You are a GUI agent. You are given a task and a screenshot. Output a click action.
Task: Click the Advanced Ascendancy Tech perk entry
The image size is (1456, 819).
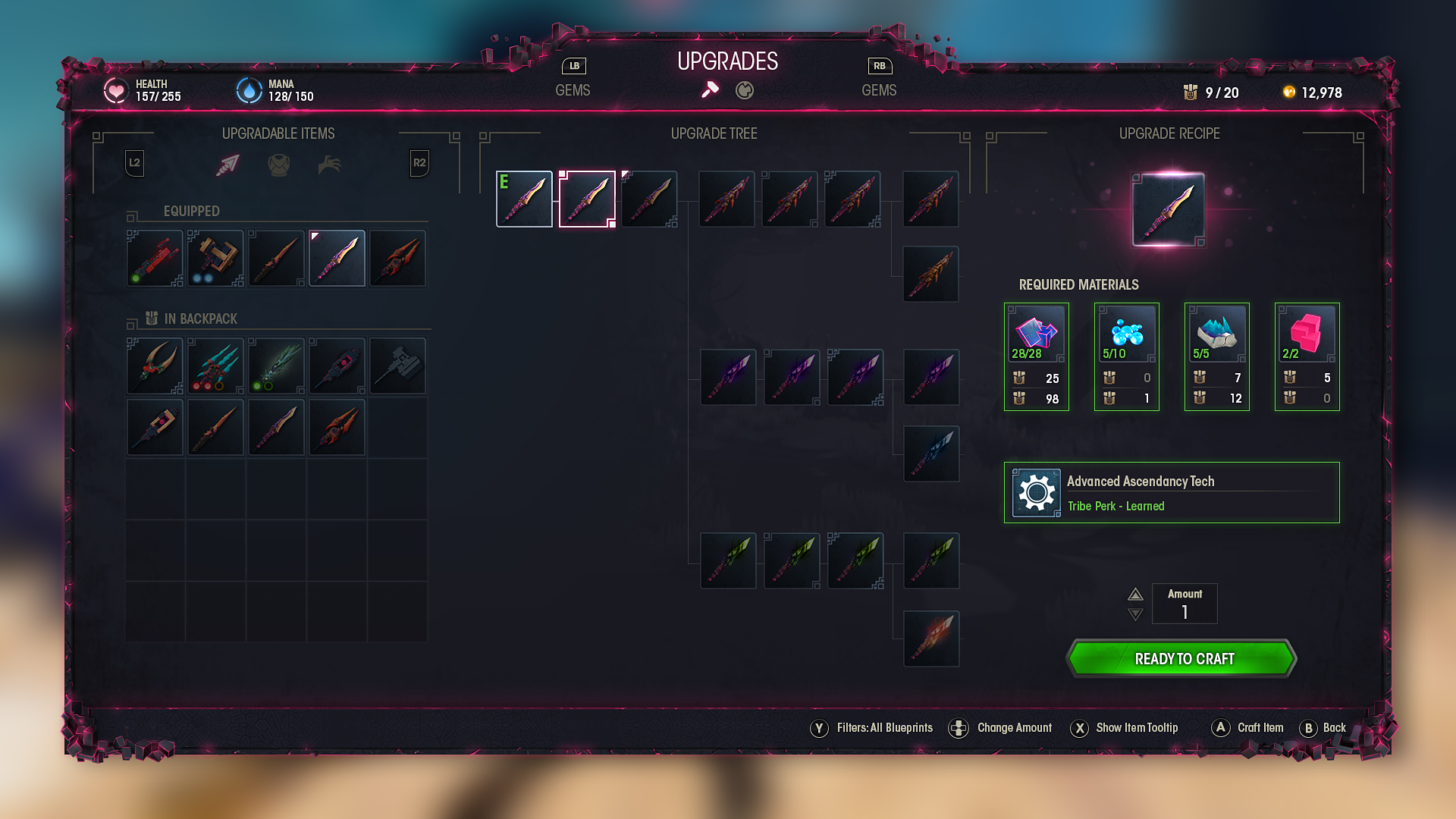tap(1172, 493)
